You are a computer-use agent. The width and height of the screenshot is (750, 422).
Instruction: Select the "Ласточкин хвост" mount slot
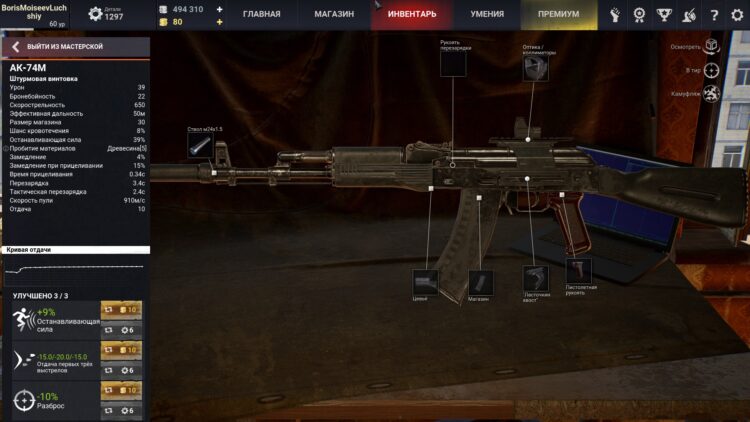(x=534, y=277)
